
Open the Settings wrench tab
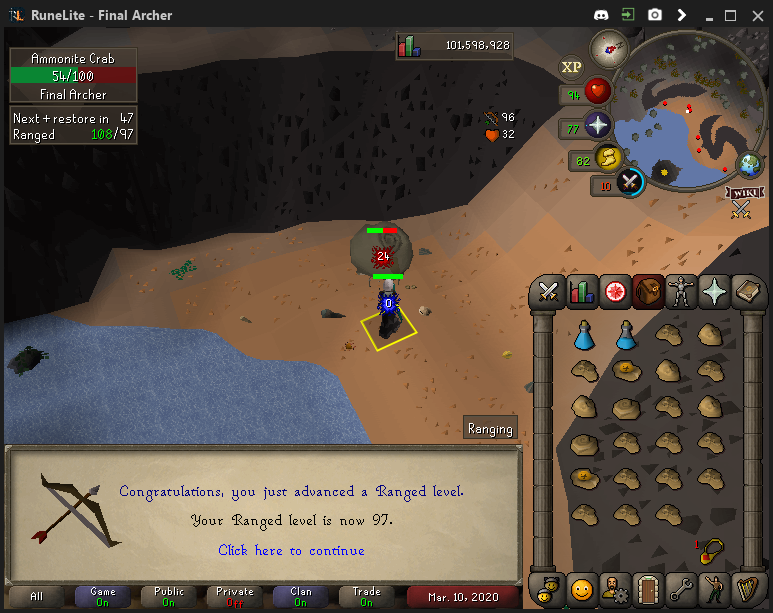[684, 587]
